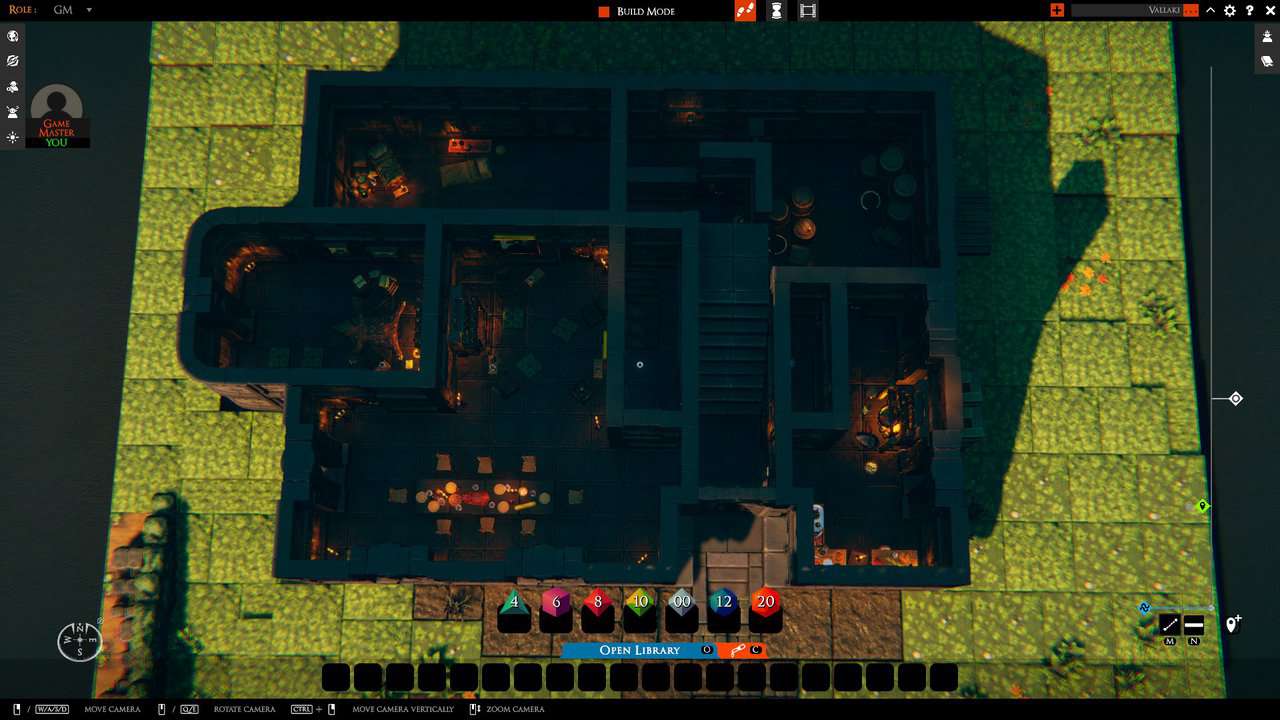Screen dimensions: 1280x720
Task: Collapse the top bar with the chevron
Action: pos(1210,10)
